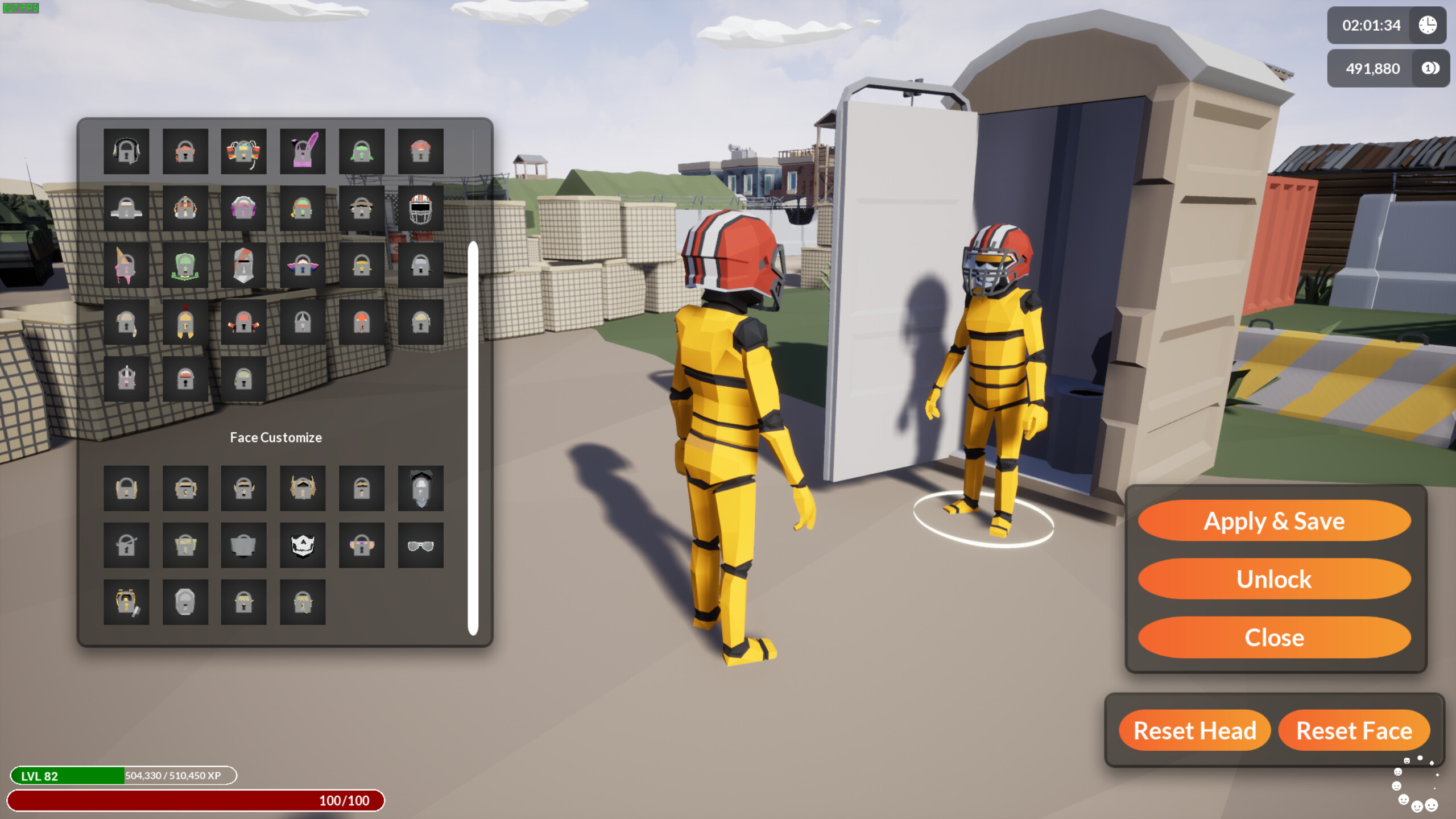Choose the golden crown helmet item
Viewport: 1456px width, 819px height.
pyautogui.click(x=185, y=208)
